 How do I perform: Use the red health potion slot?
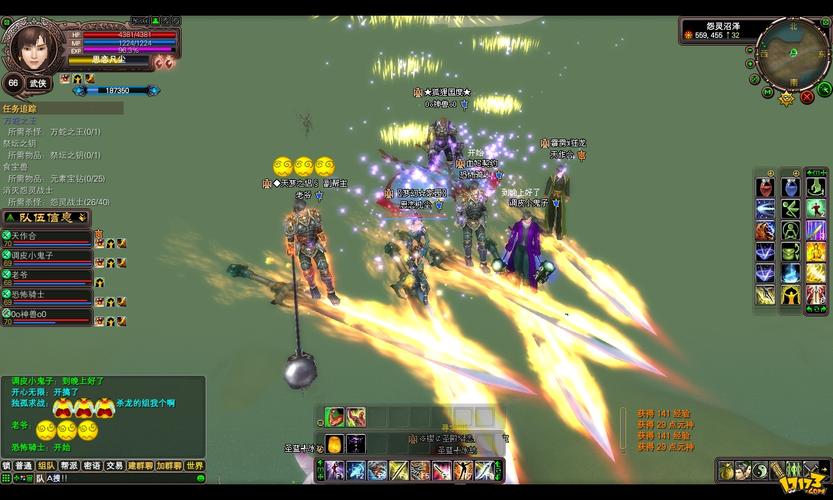pos(765,188)
